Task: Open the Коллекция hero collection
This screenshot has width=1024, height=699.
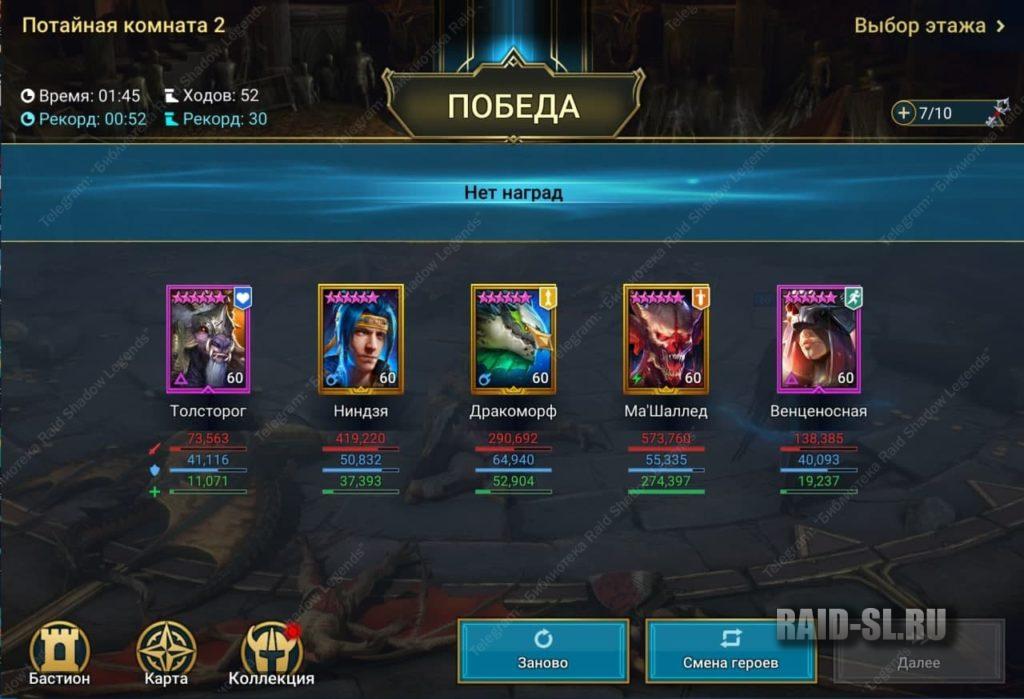Action: point(272,654)
